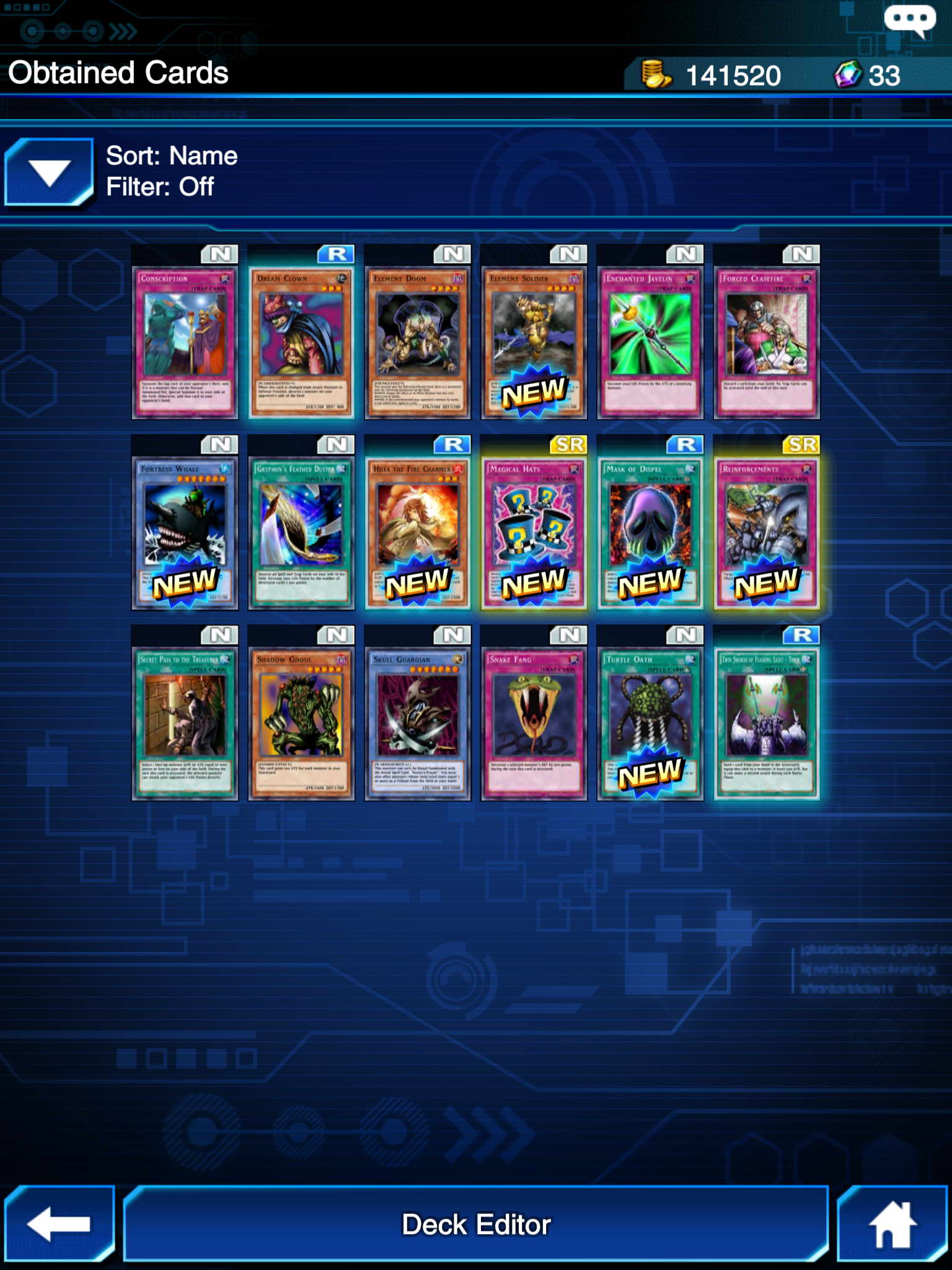View the Mask of Dispel card
This screenshot has width=952, height=1270.
point(650,533)
